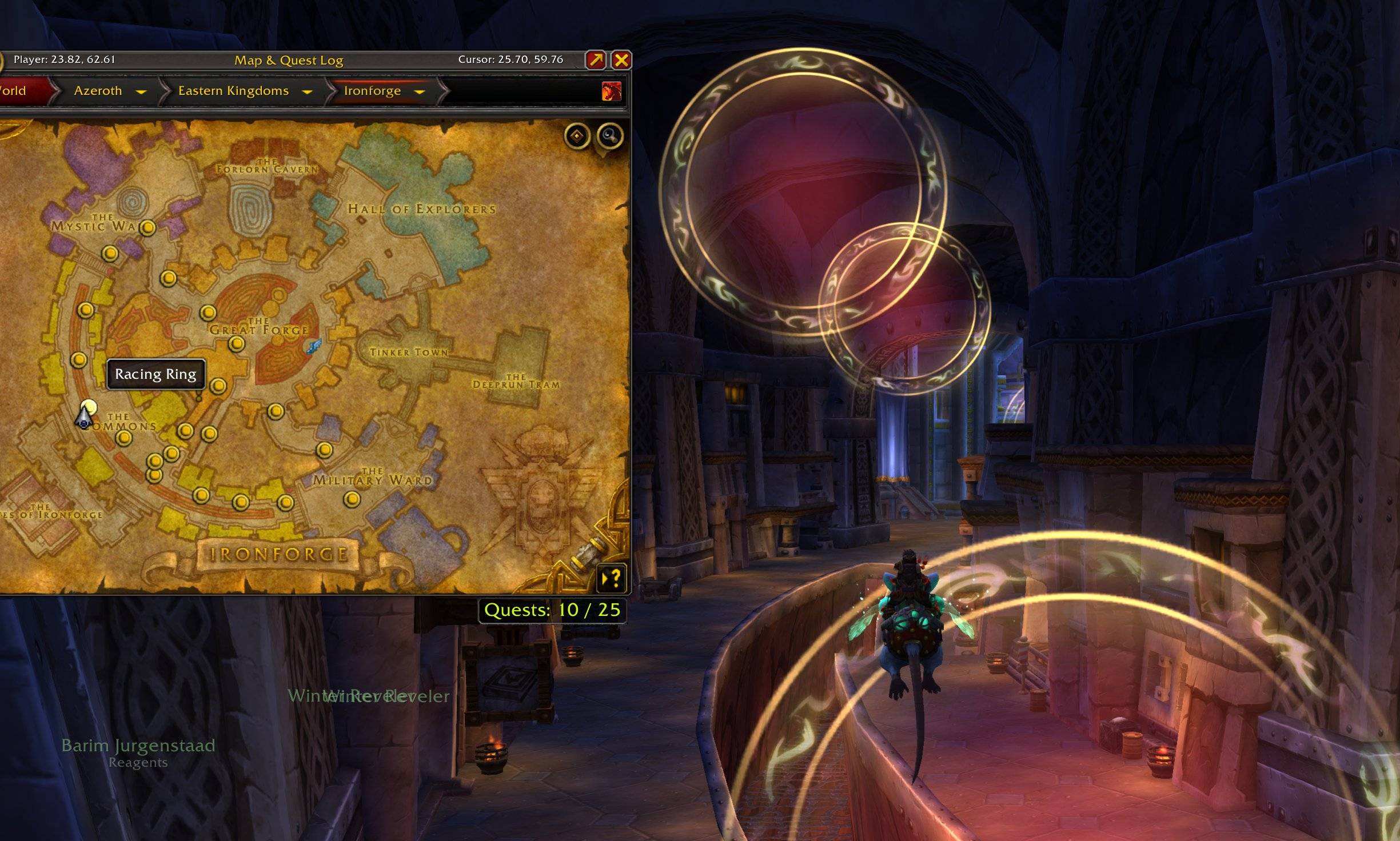Open the Azeroth breadcrumb dropdown
The image size is (1400, 841).
pos(141,91)
